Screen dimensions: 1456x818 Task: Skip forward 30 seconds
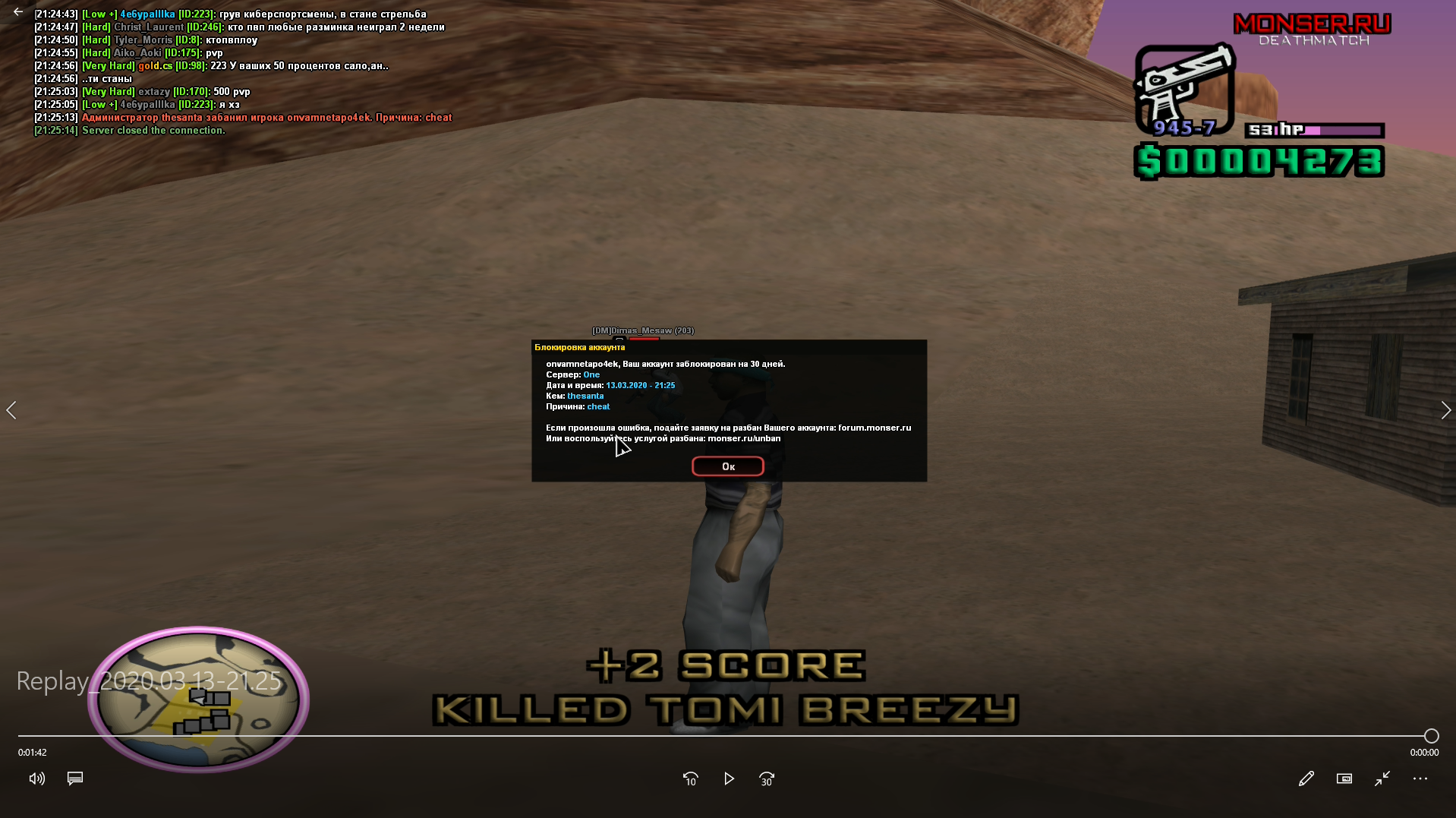(x=767, y=779)
